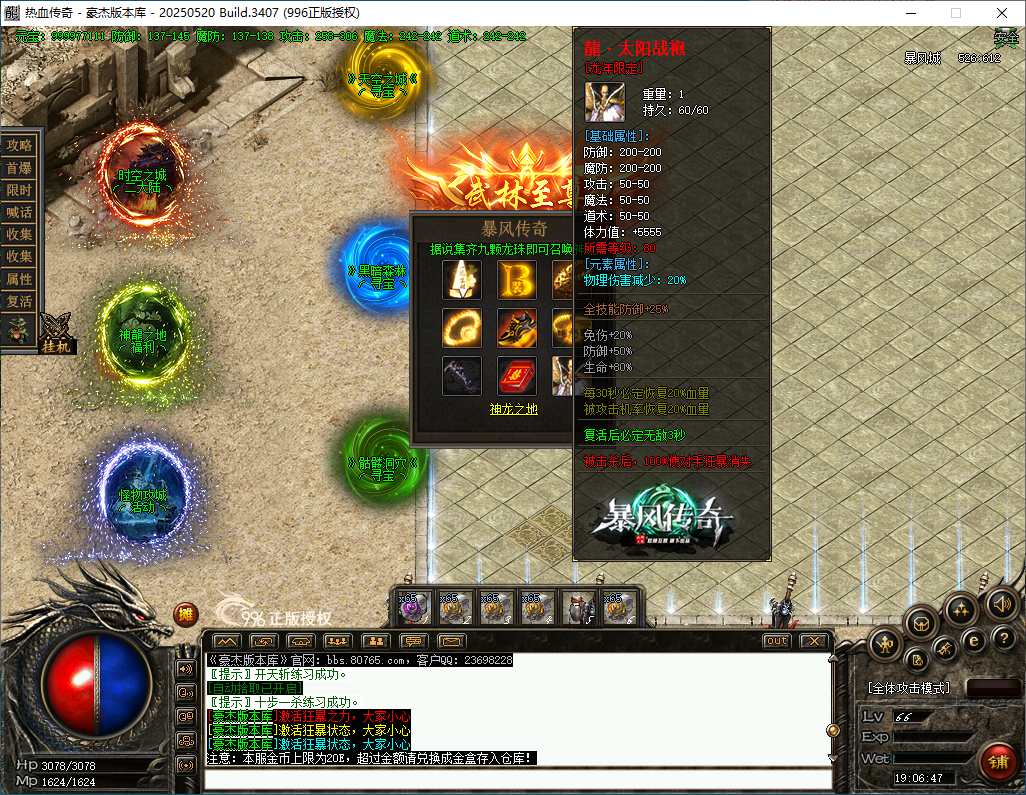
Task: Use the purple swirl item in hotbar slot 1
Action: coord(415,608)
